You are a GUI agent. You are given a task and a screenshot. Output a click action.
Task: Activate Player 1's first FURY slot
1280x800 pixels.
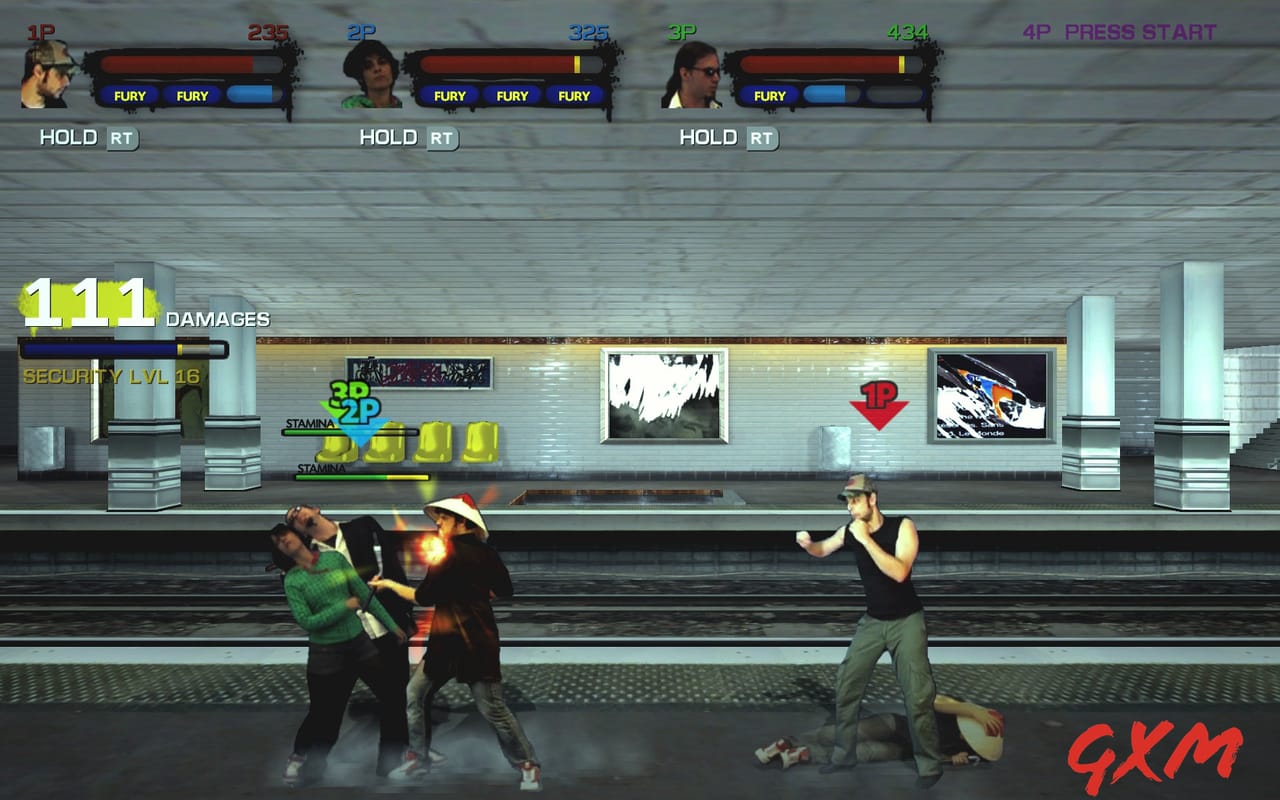tap(131, 96)
